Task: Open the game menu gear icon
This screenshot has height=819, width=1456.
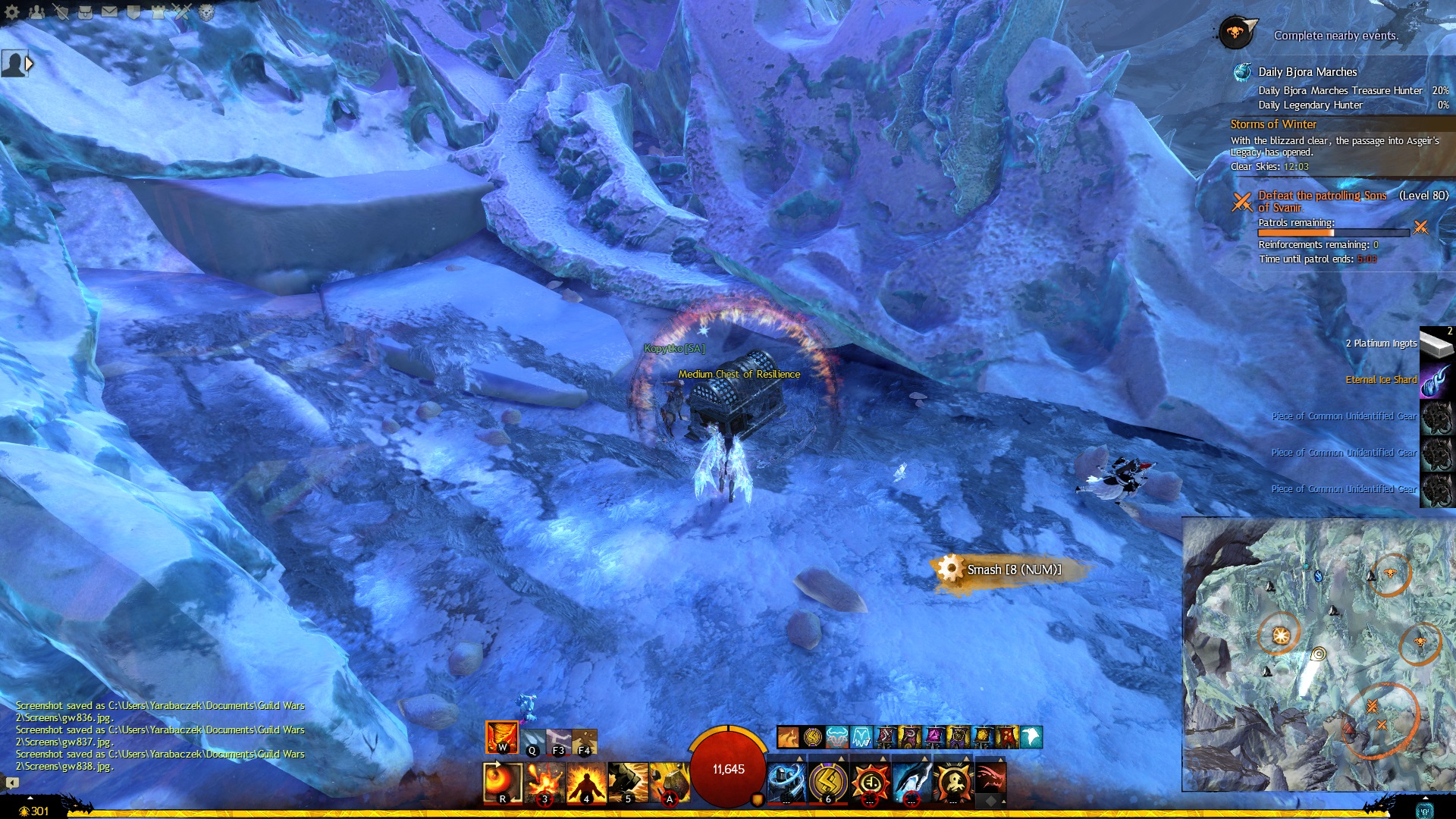Action: [12, 11]
